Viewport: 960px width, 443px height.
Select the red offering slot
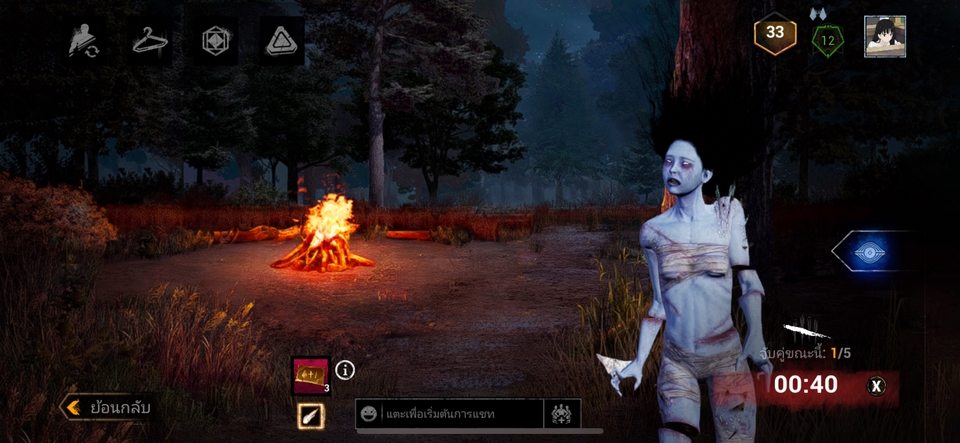point(310,376)
